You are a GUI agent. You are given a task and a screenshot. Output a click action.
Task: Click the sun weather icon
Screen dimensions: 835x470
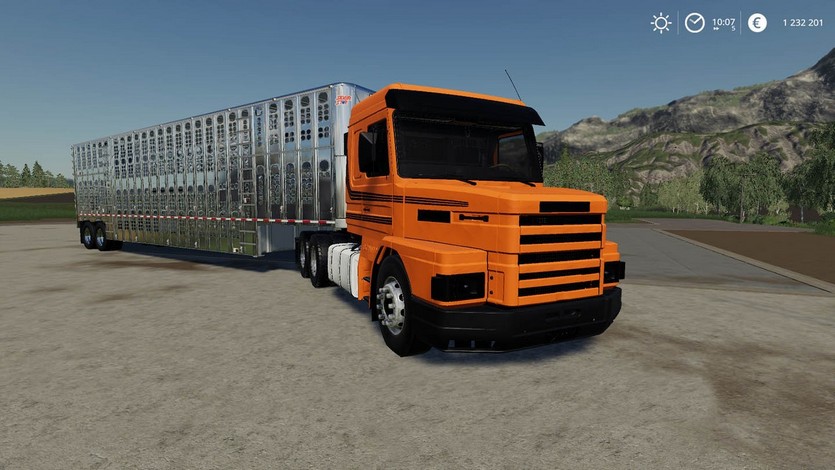pos(661,22)
